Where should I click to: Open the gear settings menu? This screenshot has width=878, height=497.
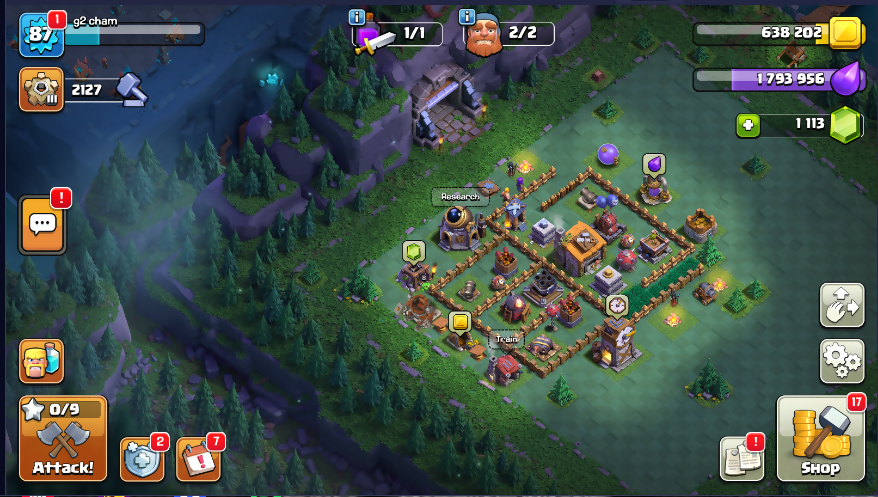tap(841, 361)
